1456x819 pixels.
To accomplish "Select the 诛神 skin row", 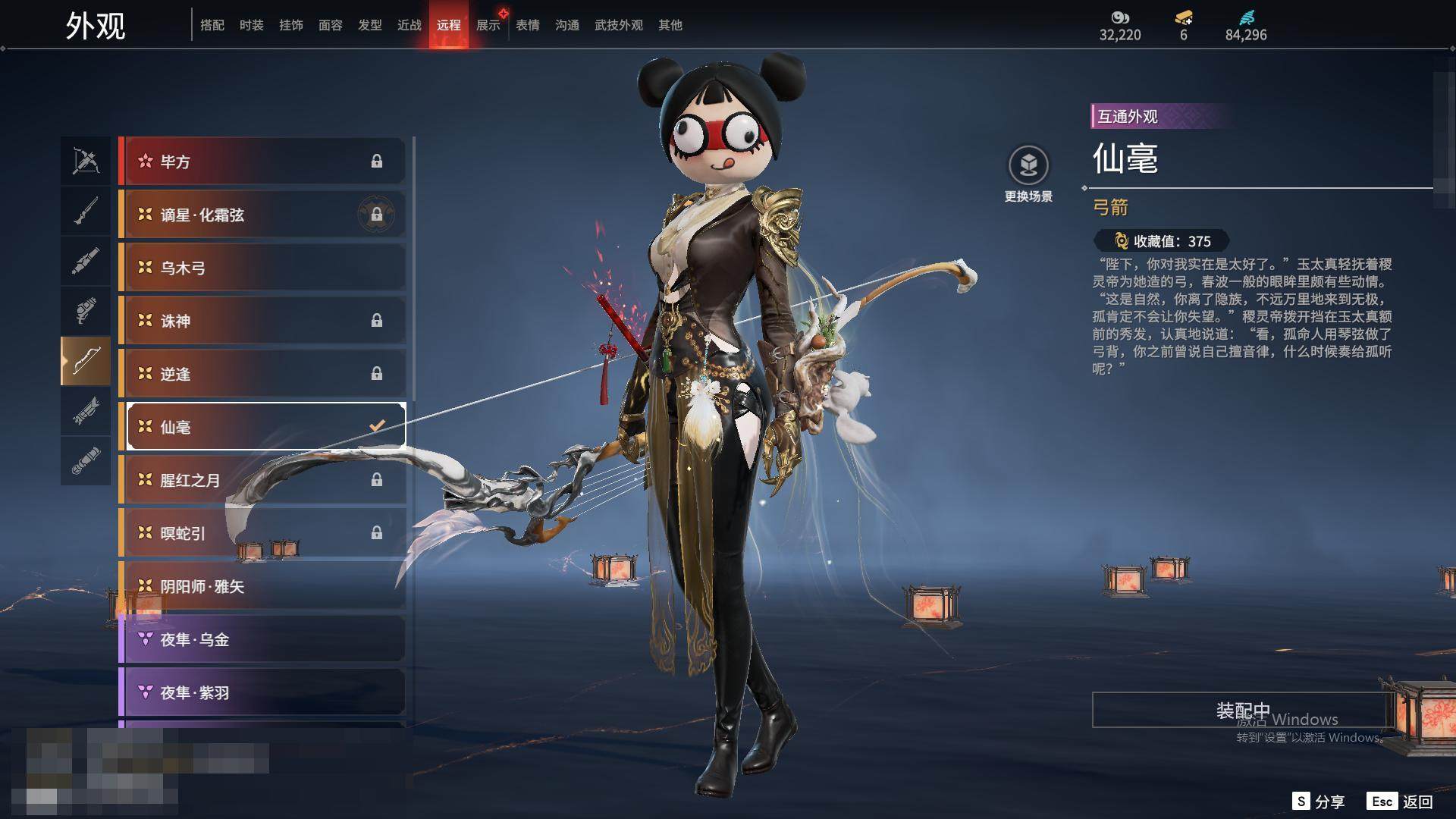I will [x=262, y=321].
